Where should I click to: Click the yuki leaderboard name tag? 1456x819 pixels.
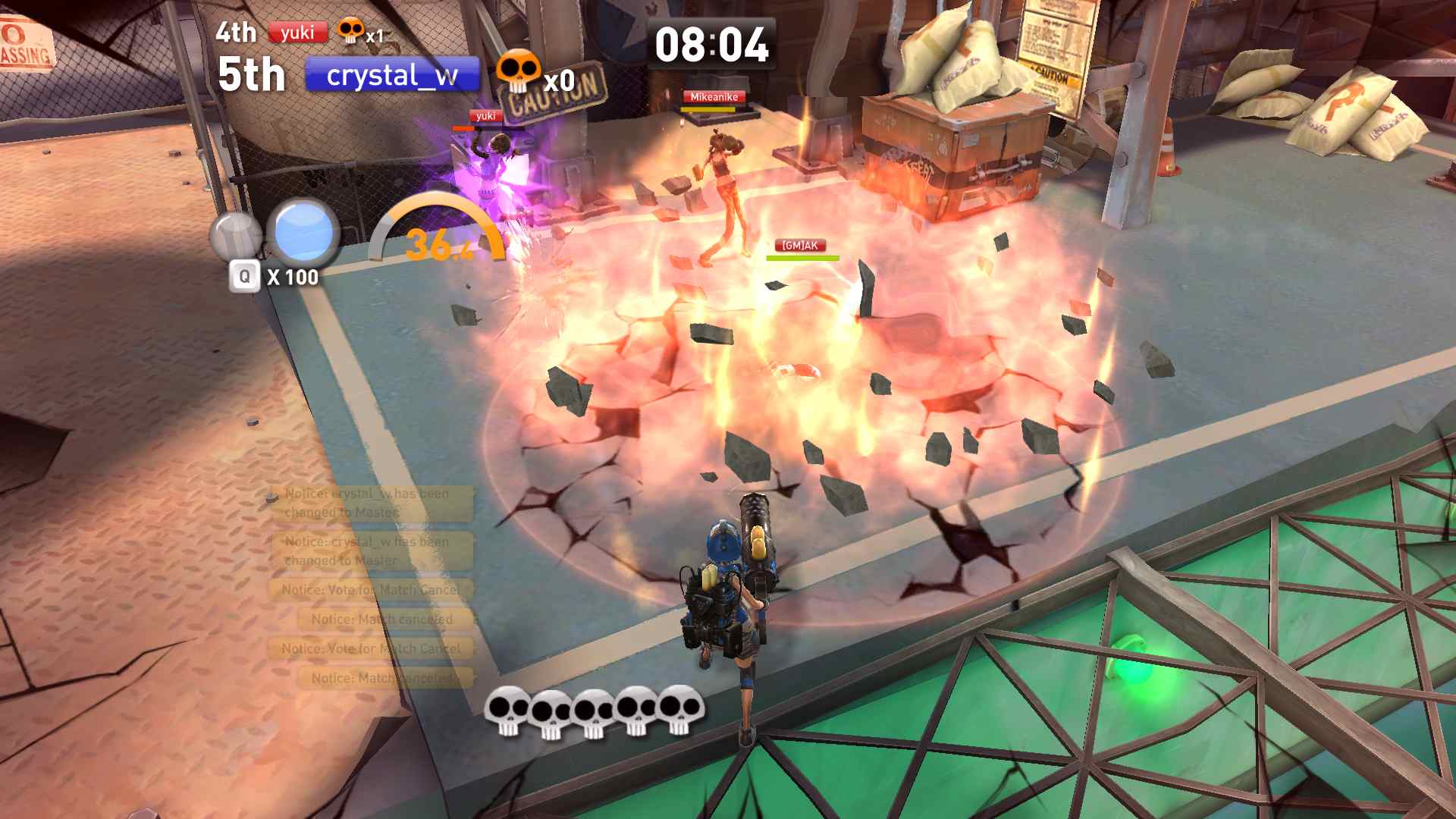click(x=297, y=33)
